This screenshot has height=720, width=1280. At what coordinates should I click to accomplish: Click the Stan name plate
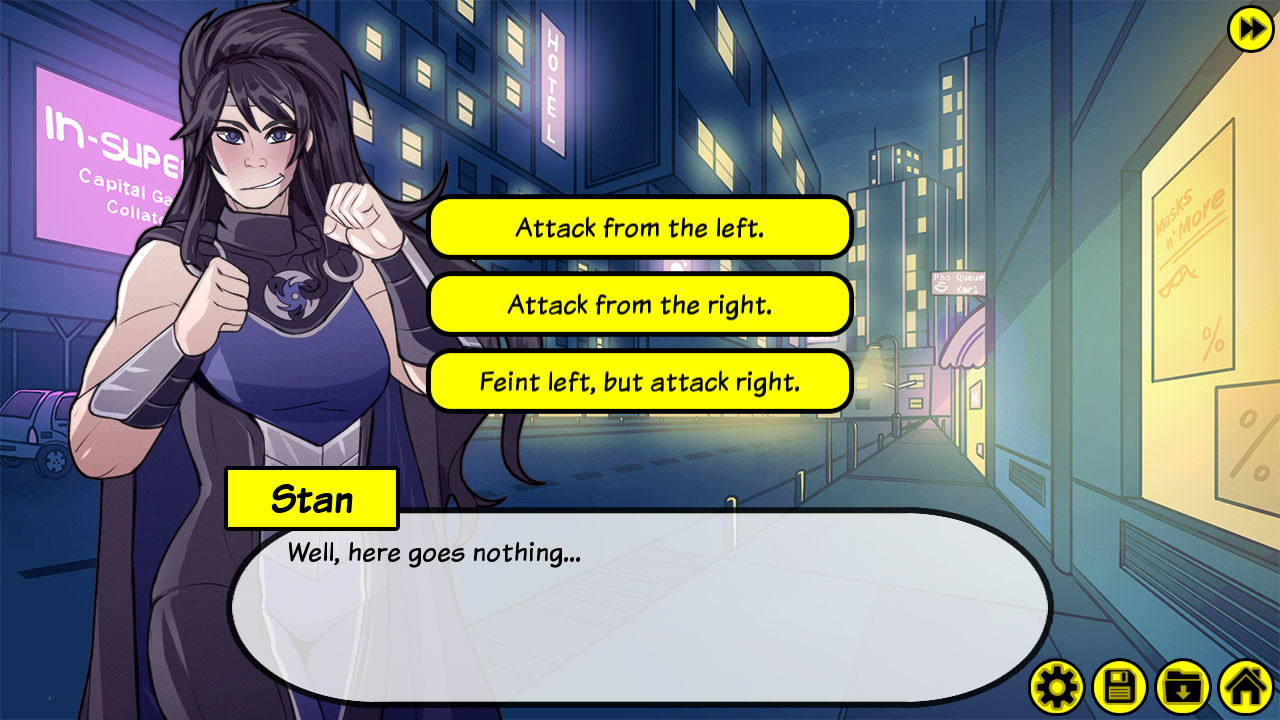tap(313, 498)
